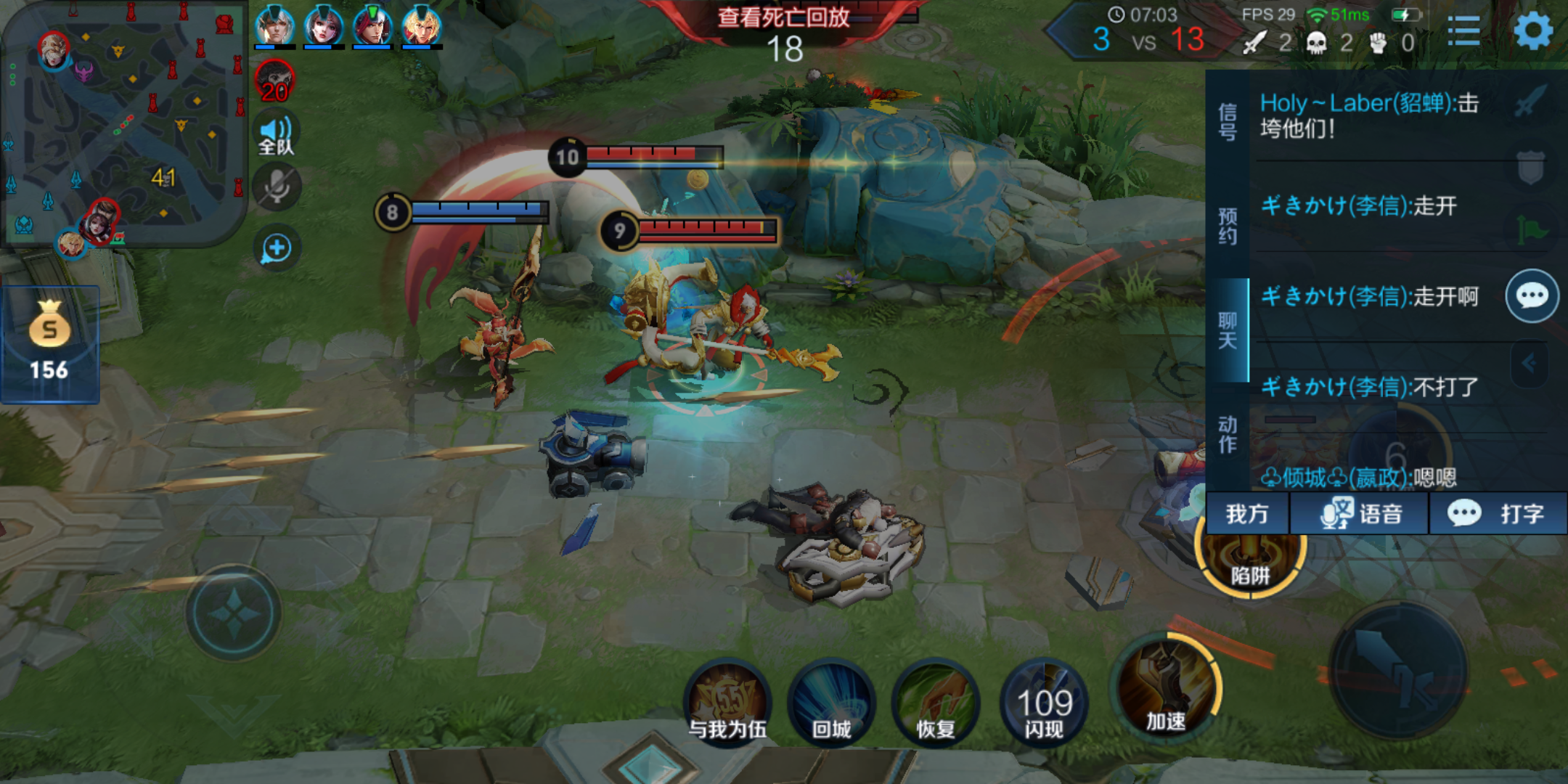The height and width of the screenshot is (784, 1568).
Task: Toggle the team voice speaker (全队)
Action: (277, 135)
